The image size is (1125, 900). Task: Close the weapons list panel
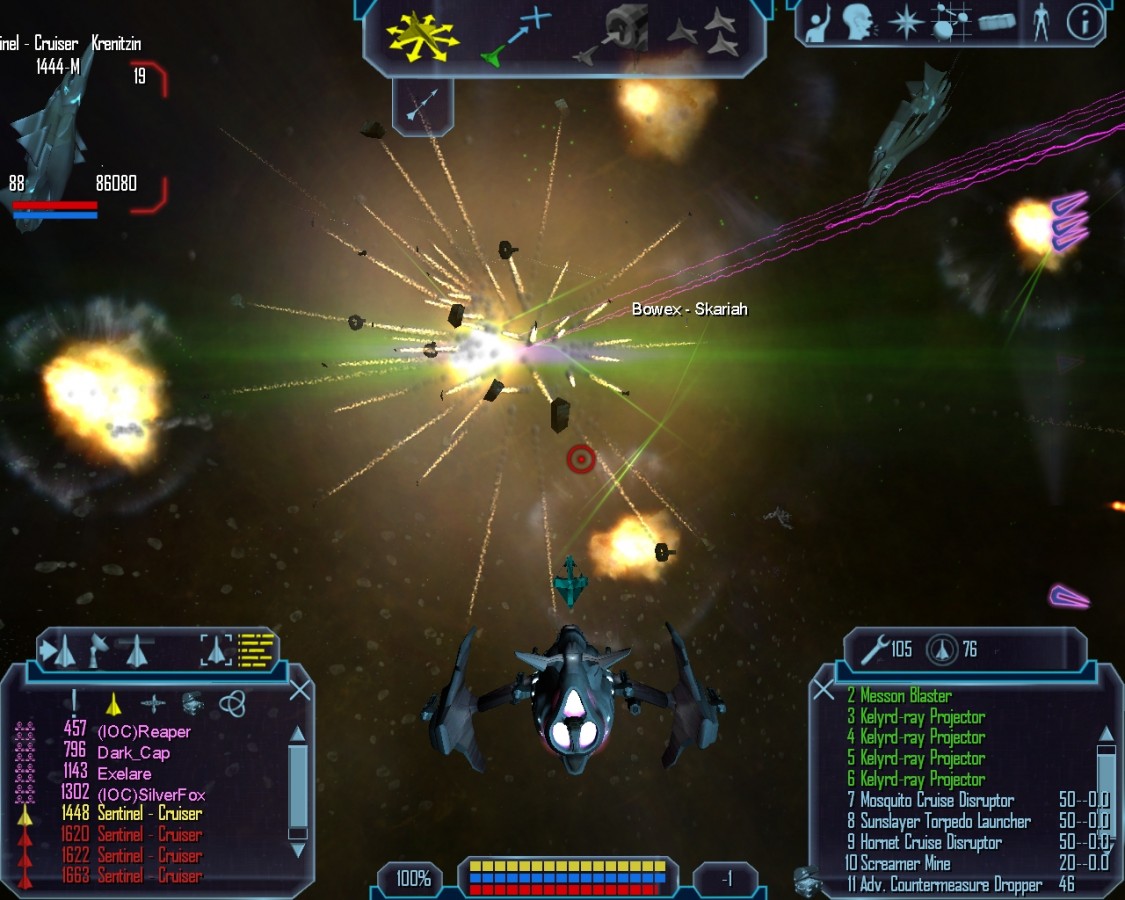[823, 690]
